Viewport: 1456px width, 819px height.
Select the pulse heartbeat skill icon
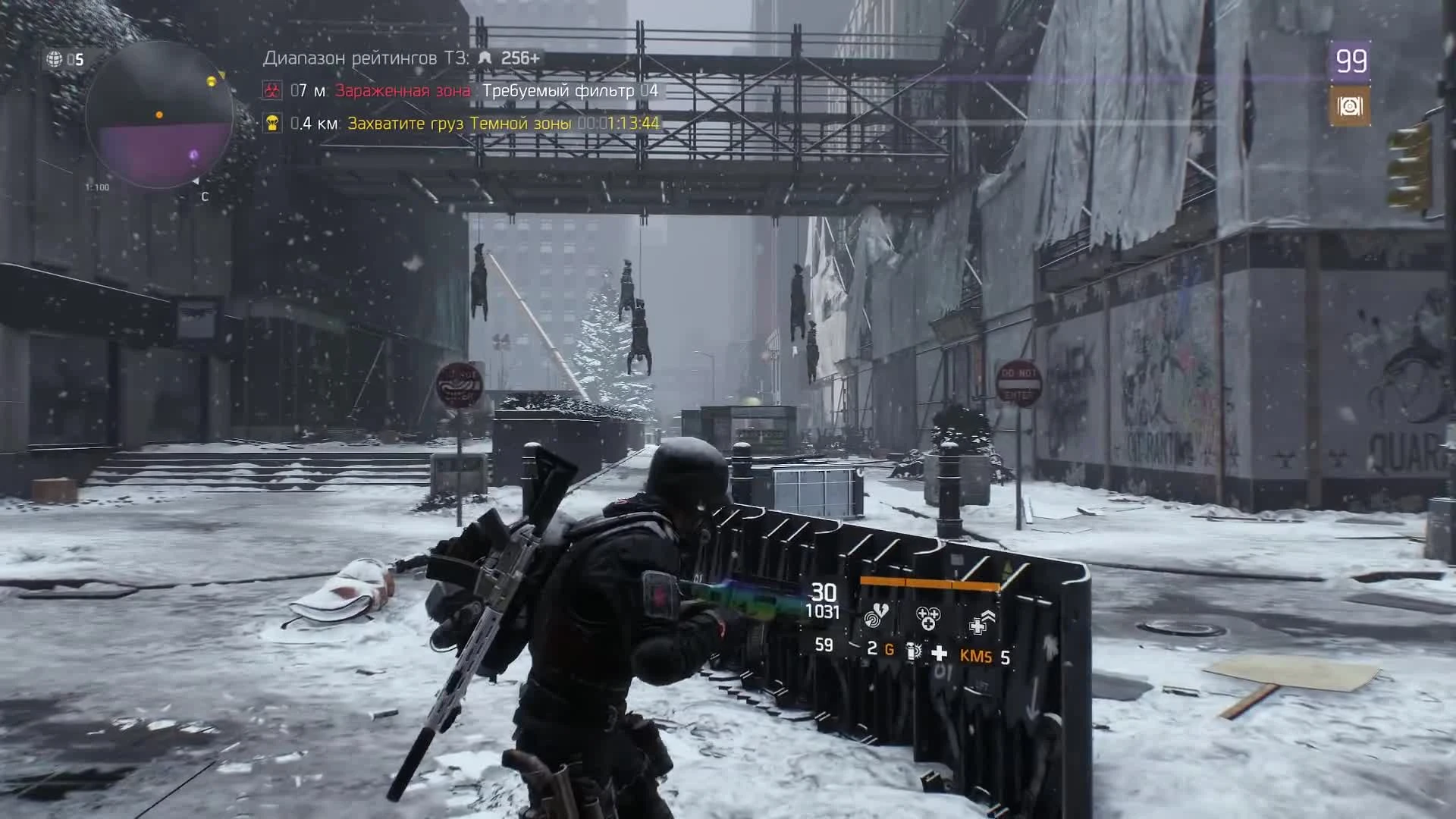pyautogui.click(x=876, y=617)
